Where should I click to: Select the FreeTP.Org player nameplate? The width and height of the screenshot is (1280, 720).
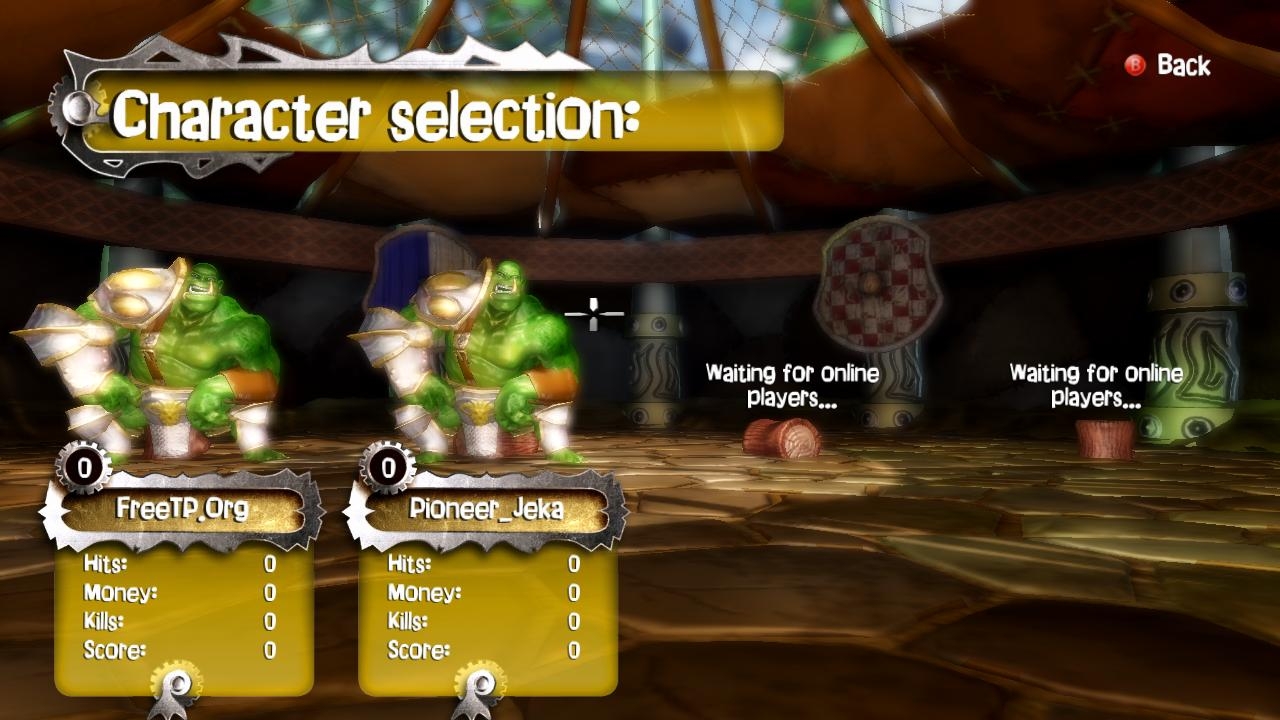click(x=182, y=509)
